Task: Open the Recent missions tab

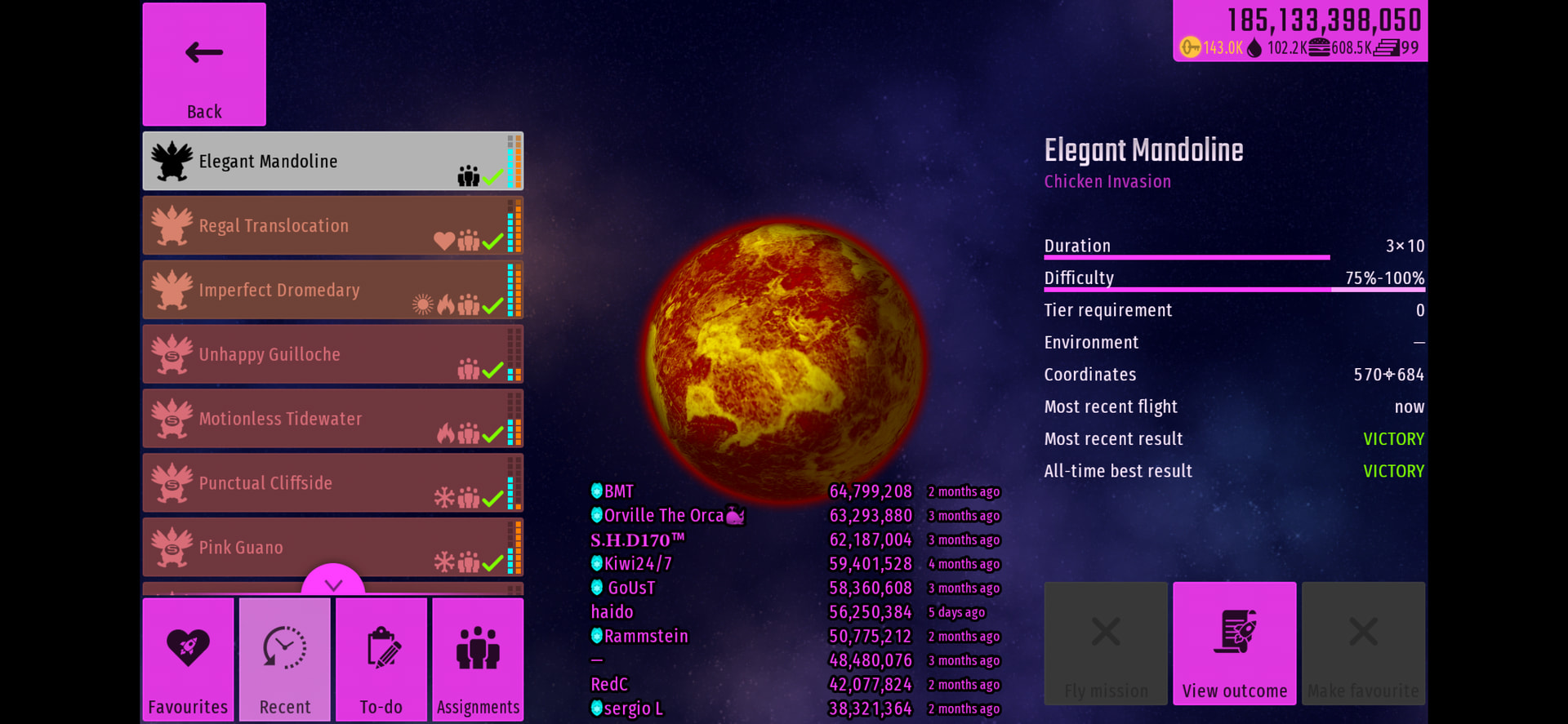Action: pos(285,660)
